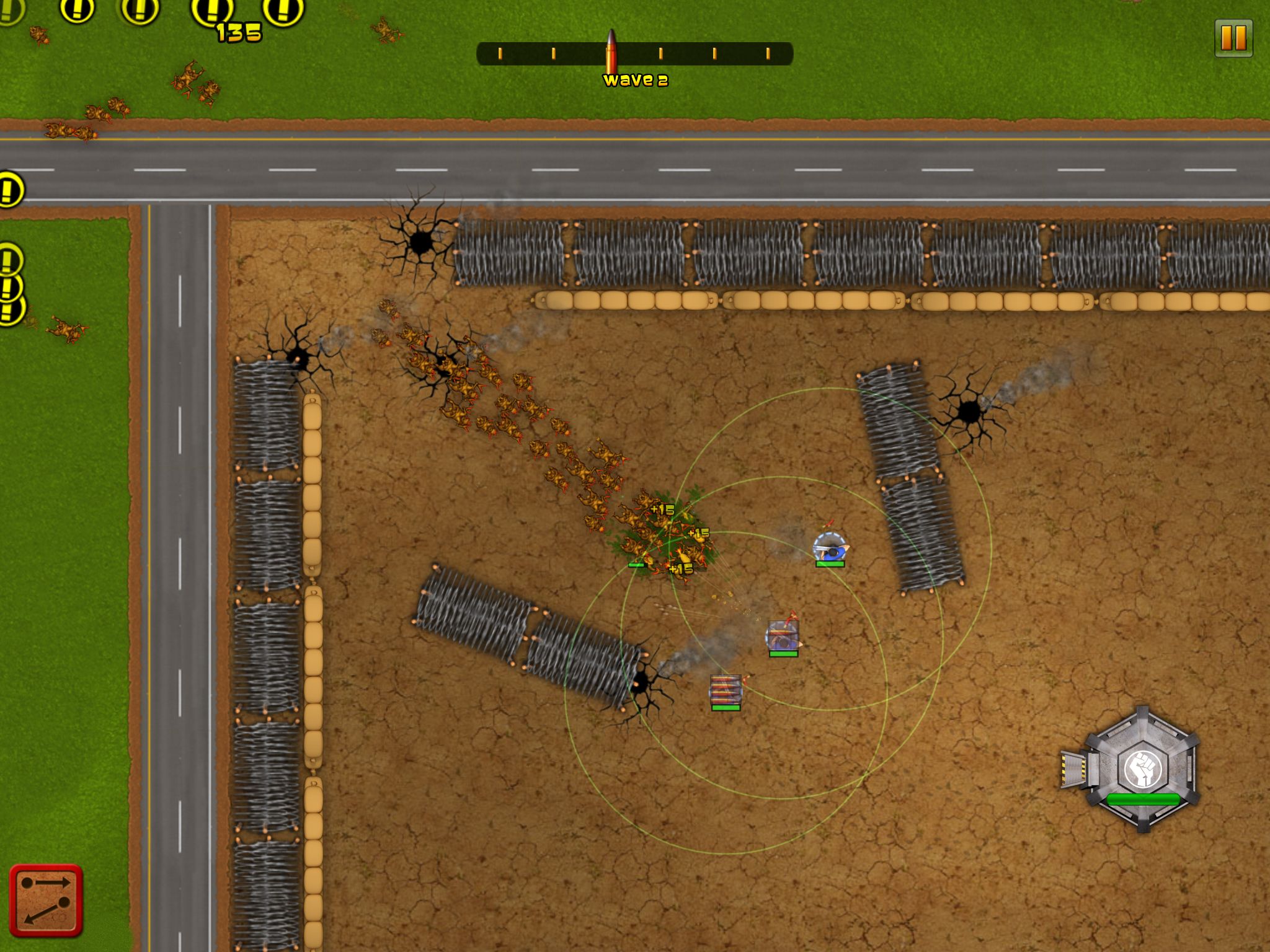
Task: Open the red route-arrows button
Action: point(46,900)
